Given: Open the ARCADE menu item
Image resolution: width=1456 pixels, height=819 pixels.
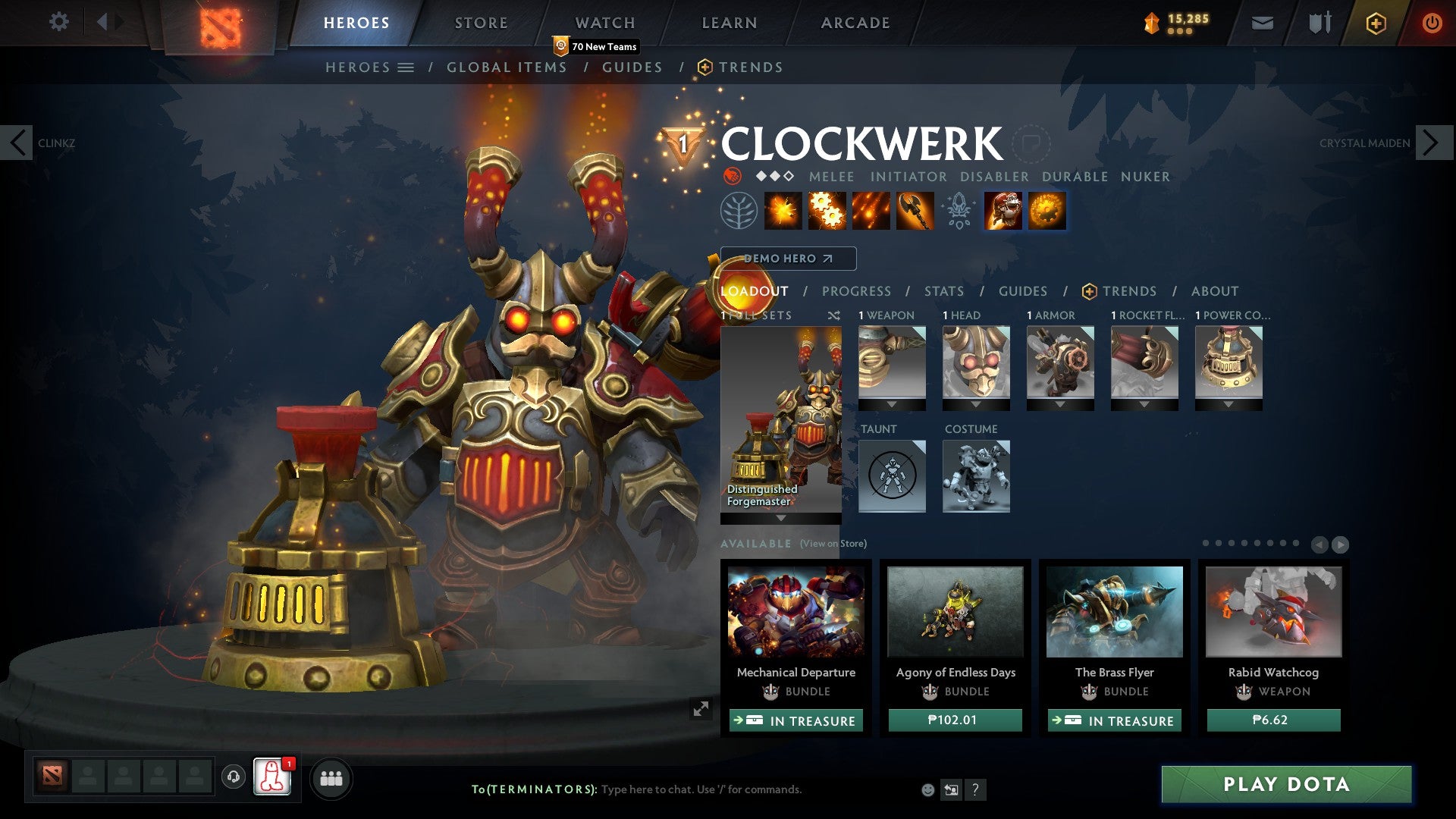Looking at the screenshot, I should coord(855,22).
